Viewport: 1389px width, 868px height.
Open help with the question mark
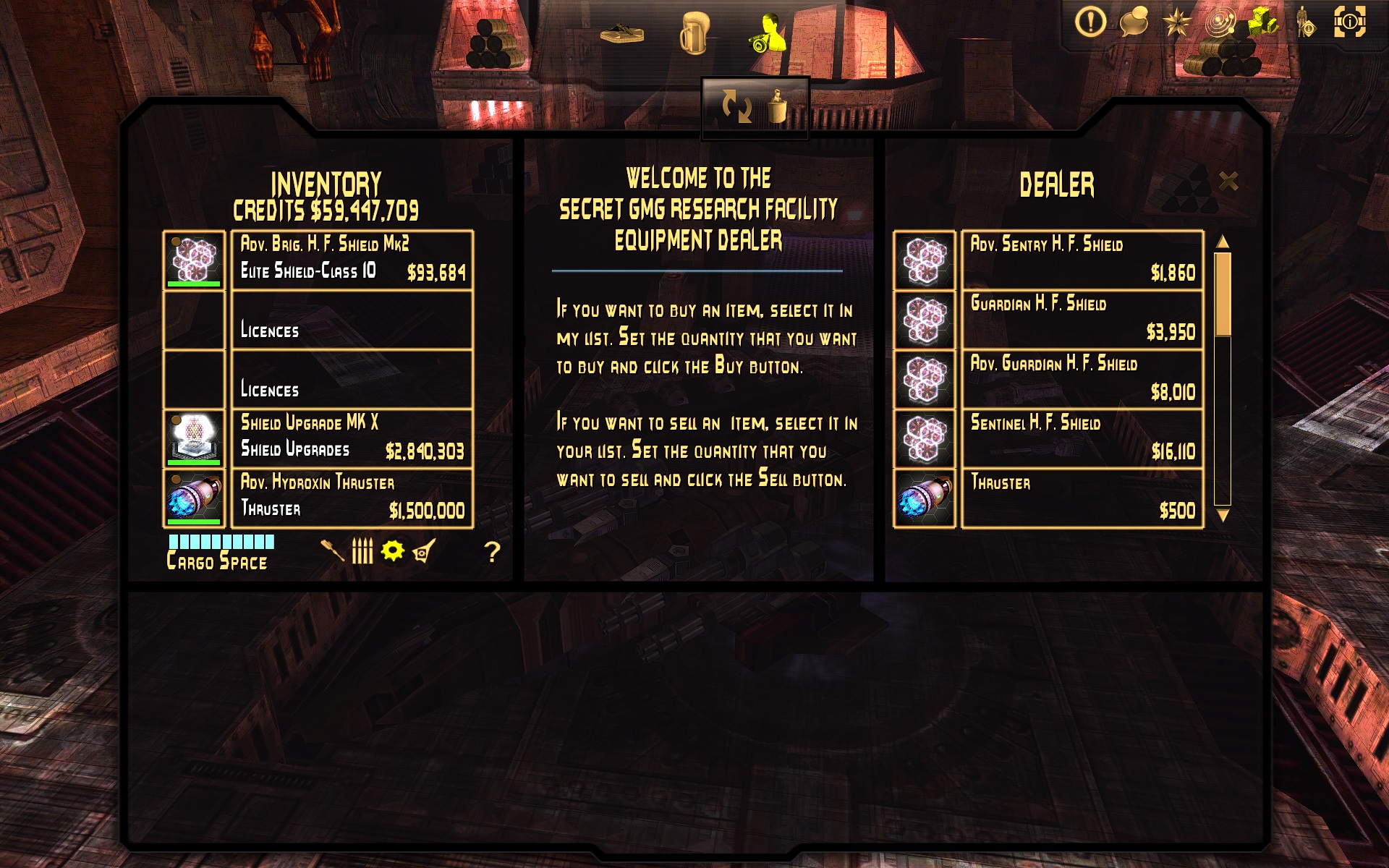tap(492, 553)
